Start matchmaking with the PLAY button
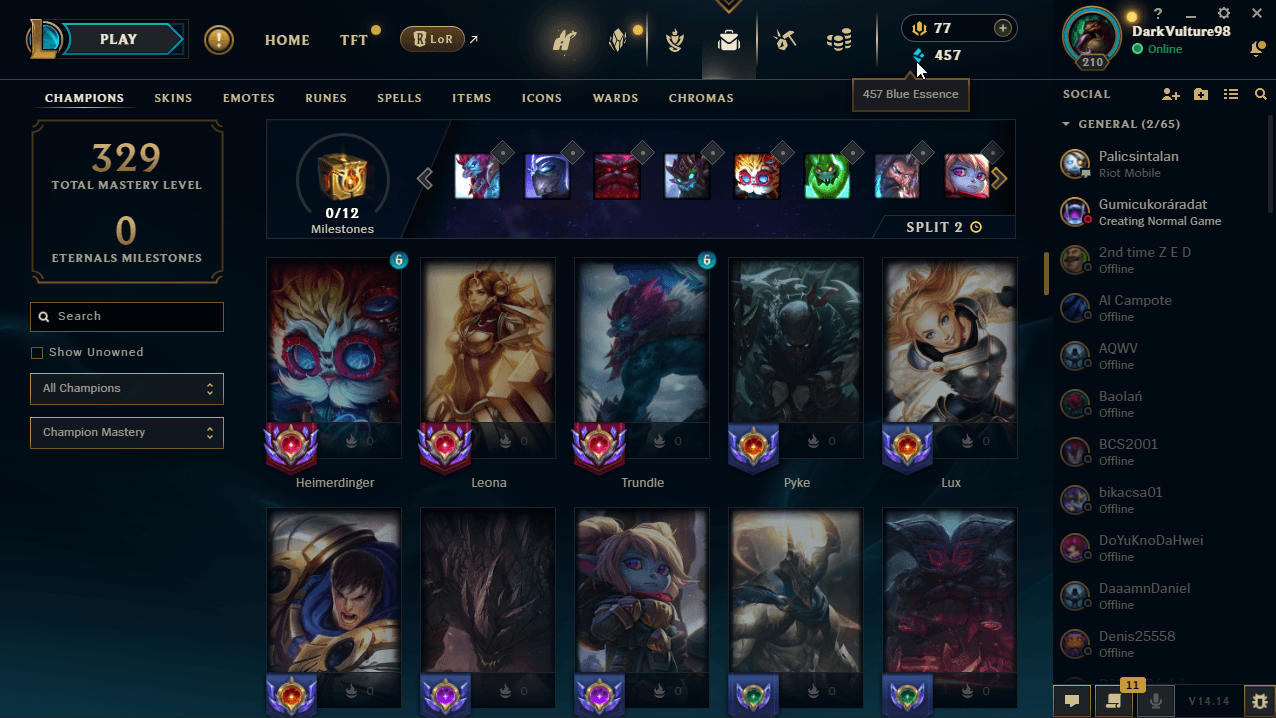The height and width of the screenshot is (718, 1276). coord(119,40)
